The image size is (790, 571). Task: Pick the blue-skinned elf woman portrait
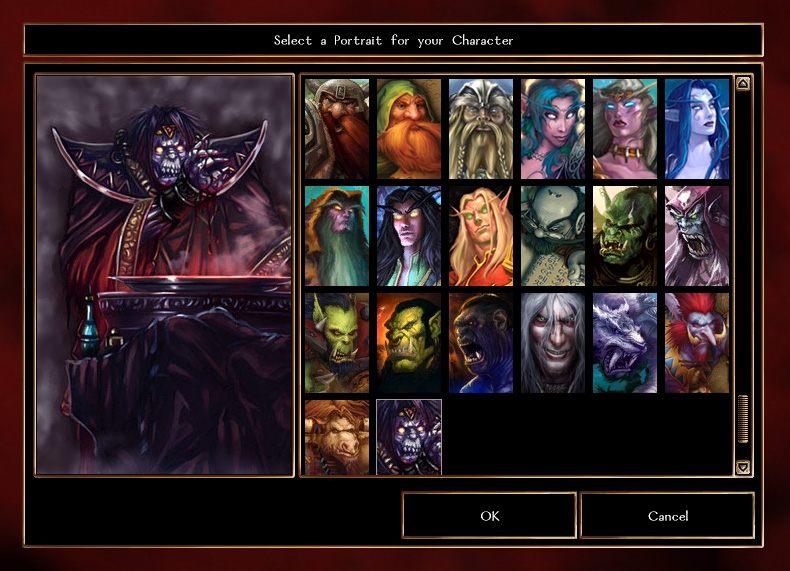[697, 129]
